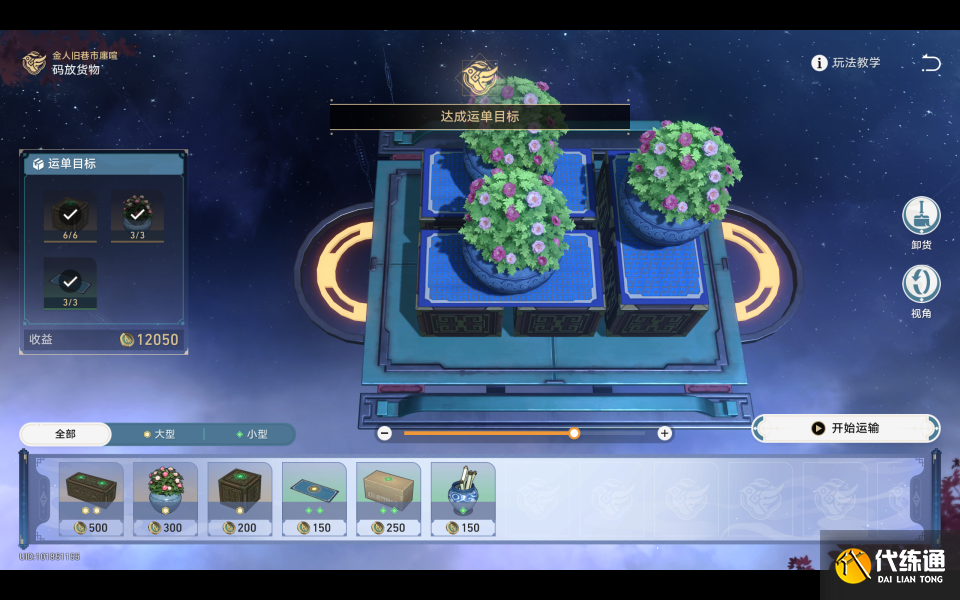Screen dimensions: 960x600
Task: Go back with the return arrow
Action: click(931, 63)
